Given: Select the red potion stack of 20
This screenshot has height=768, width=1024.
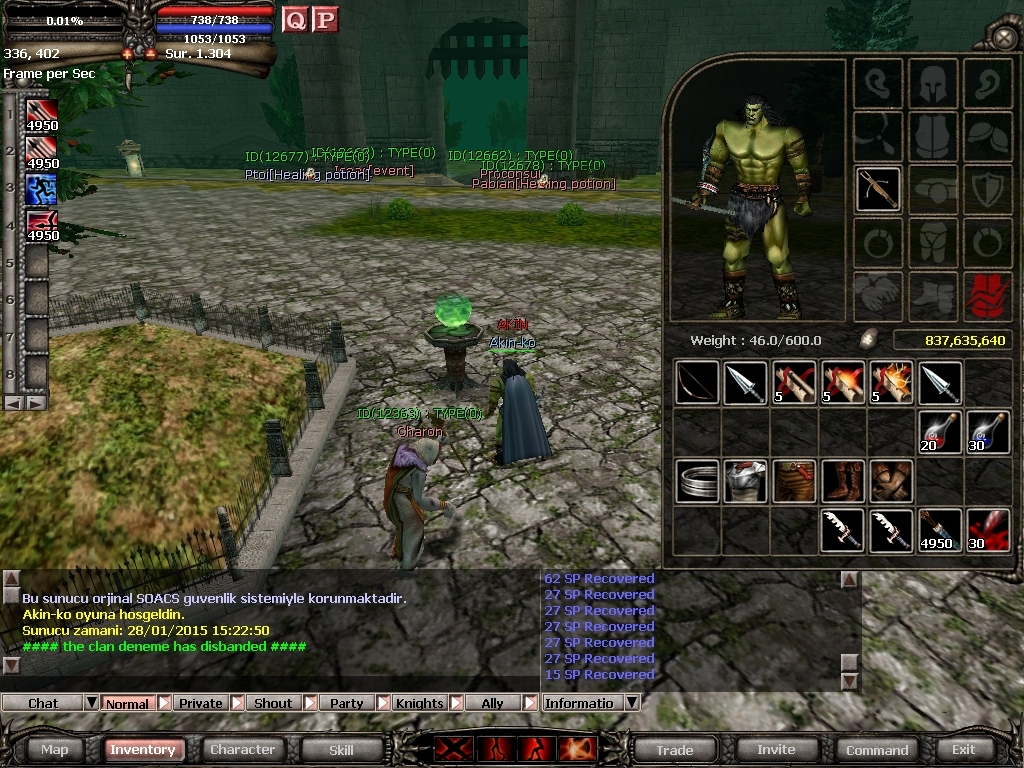Looking at the screenshot, I should [x=940, y=432].
